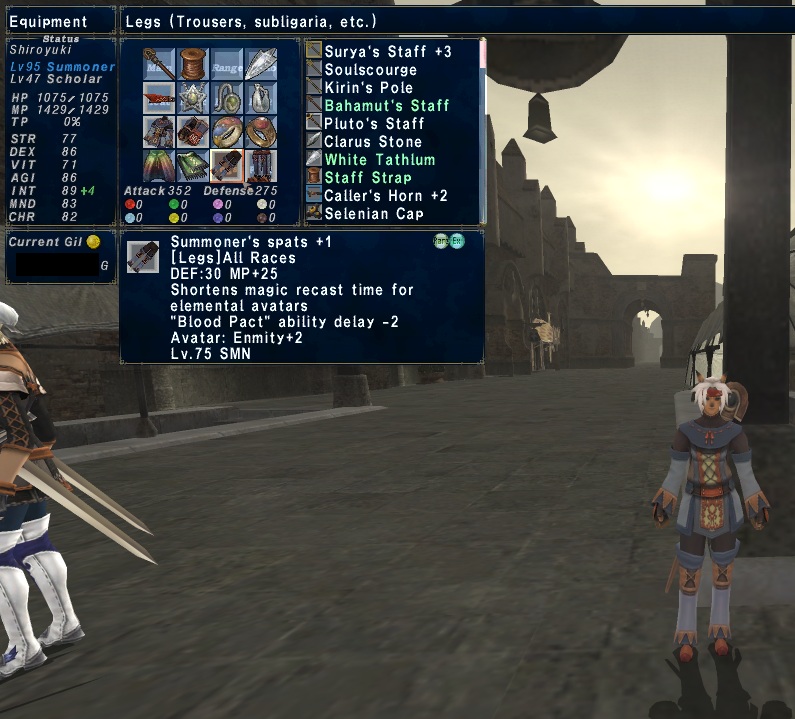Select the highlighted legs equipment slot

point(227,166)
